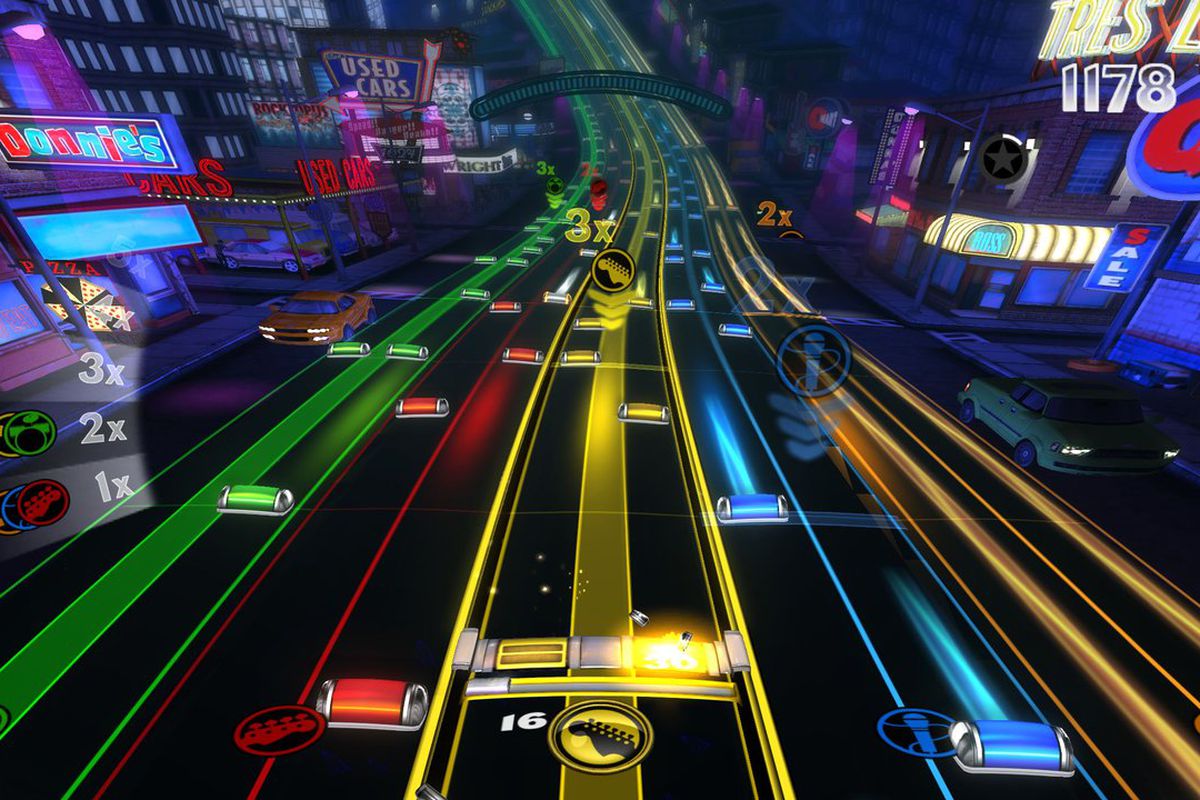Select the yellow guitar track icon below the number 16

tap(600, 736)
